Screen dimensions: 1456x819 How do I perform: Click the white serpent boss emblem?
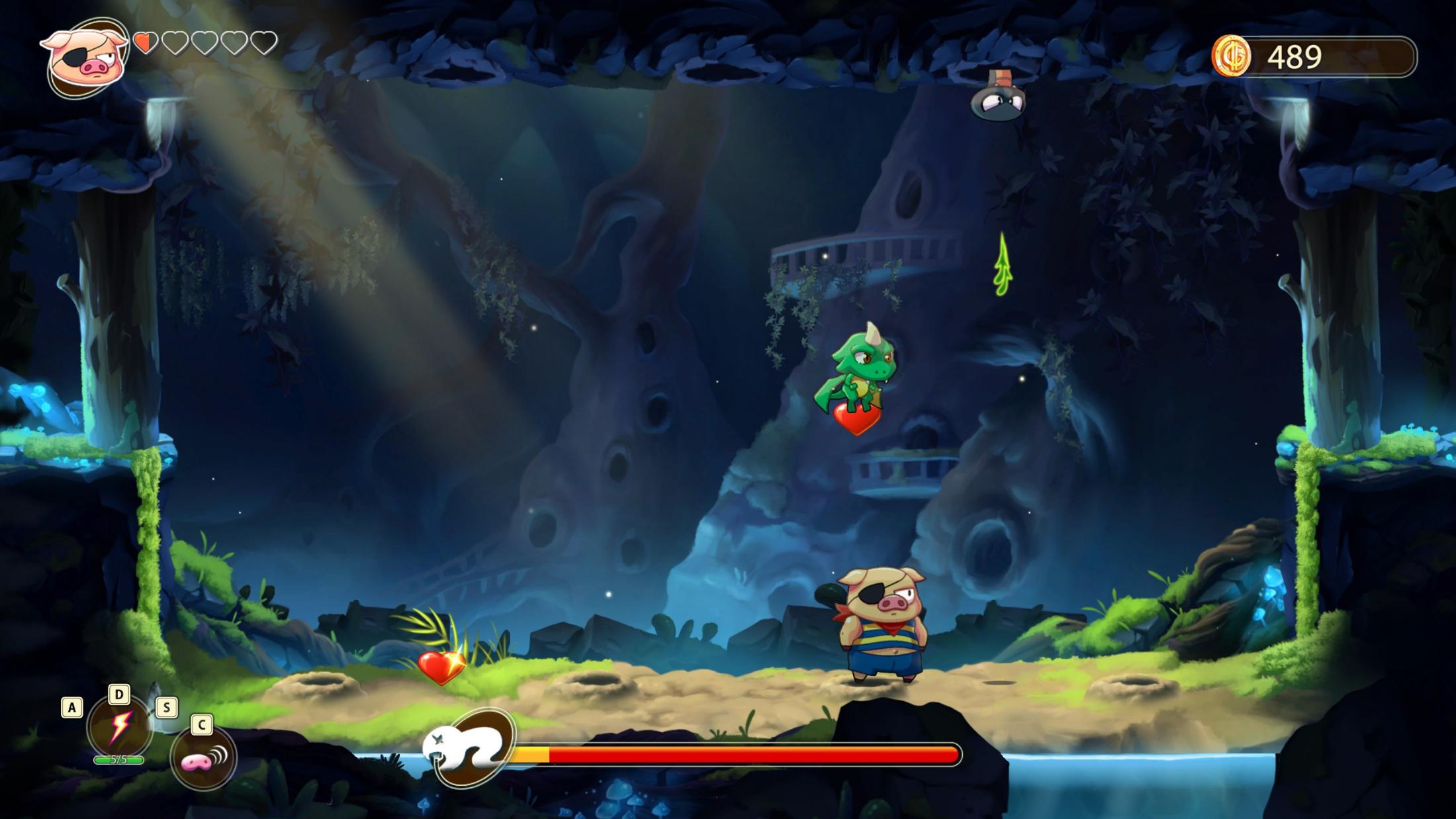[470, 748]
